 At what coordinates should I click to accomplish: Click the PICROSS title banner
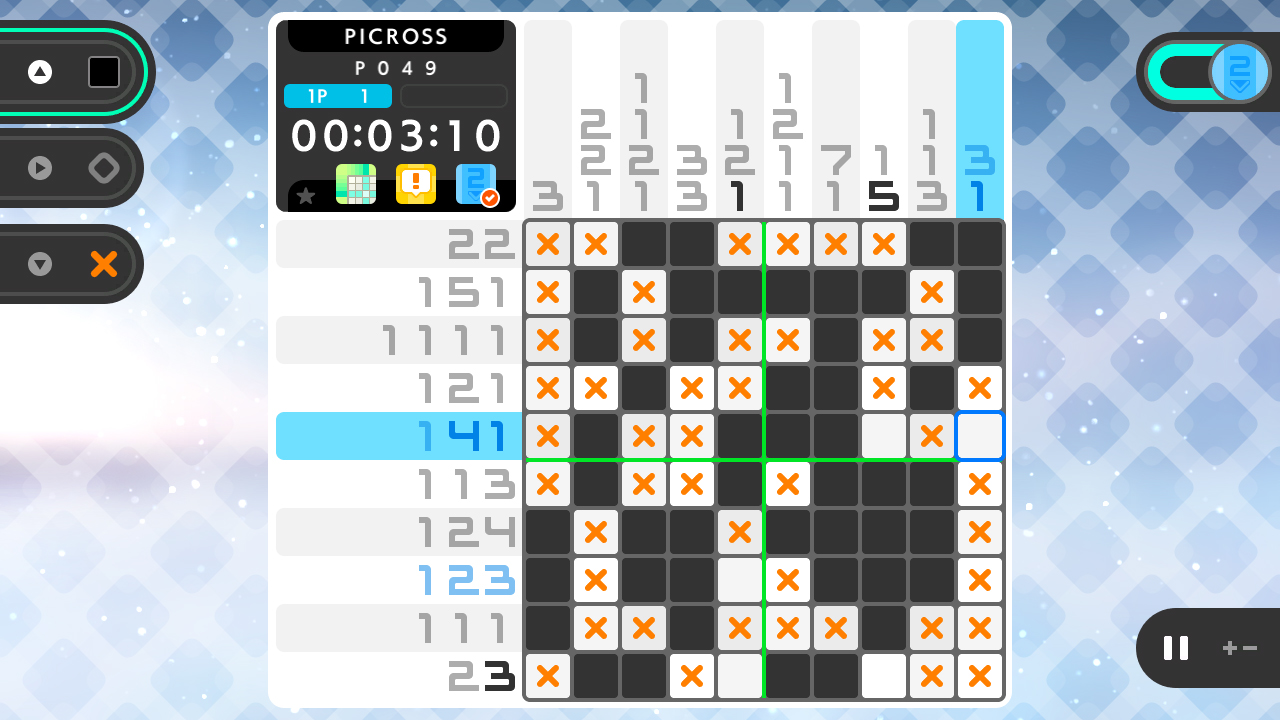point(397,36)
